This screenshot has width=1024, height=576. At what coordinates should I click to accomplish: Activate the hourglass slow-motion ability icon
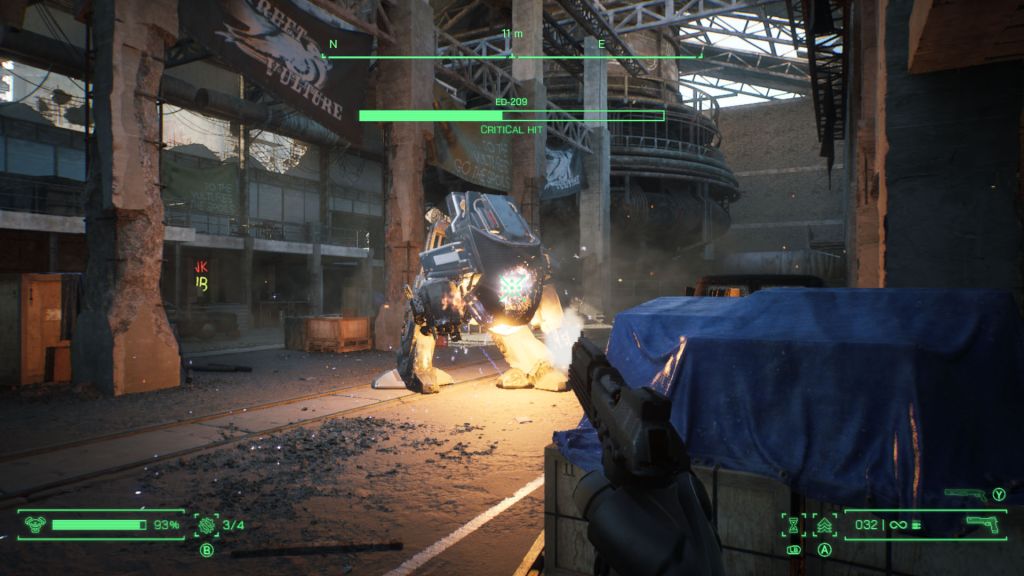point(794,524)
